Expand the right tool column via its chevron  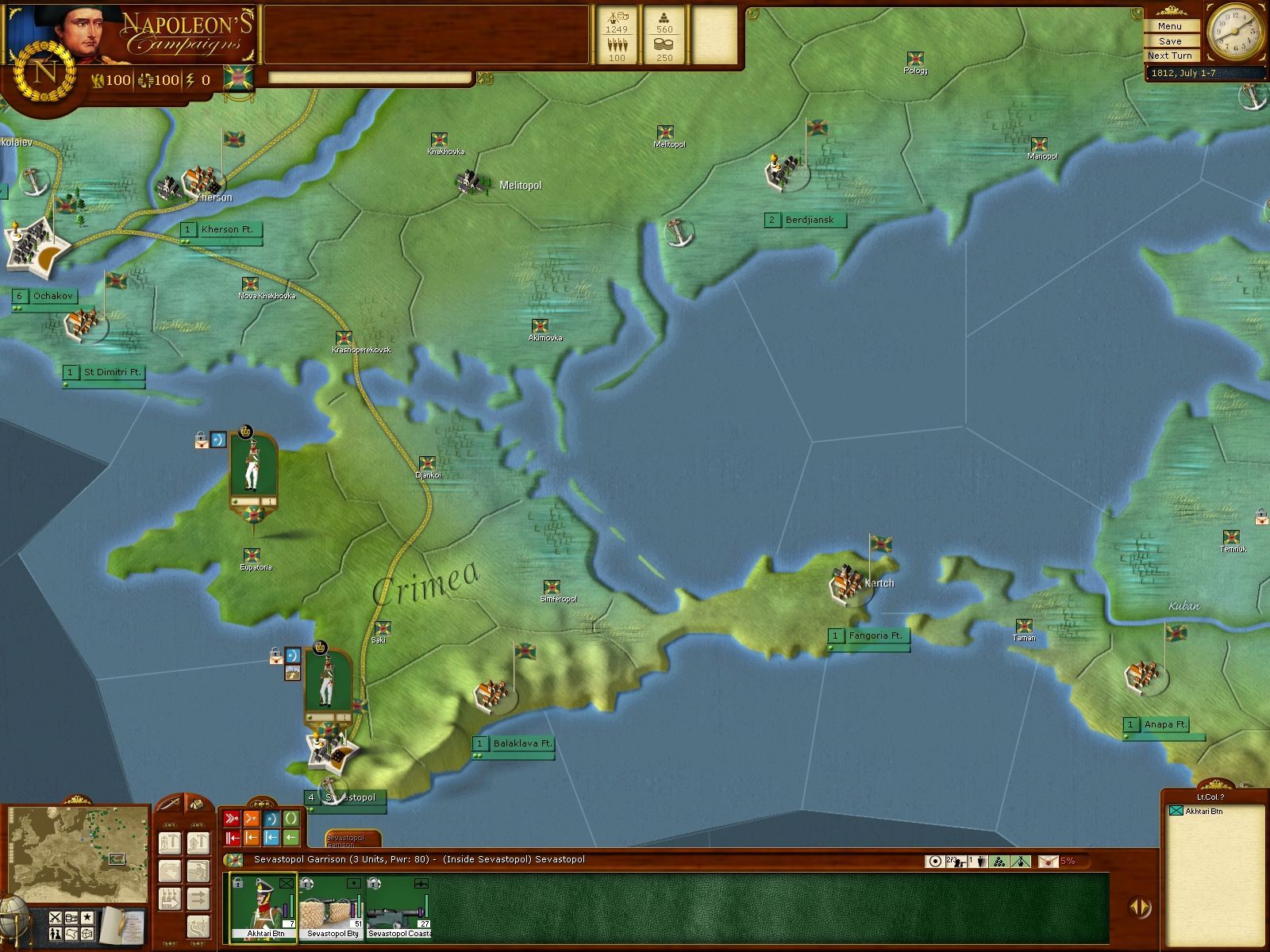tap(198, 825)
